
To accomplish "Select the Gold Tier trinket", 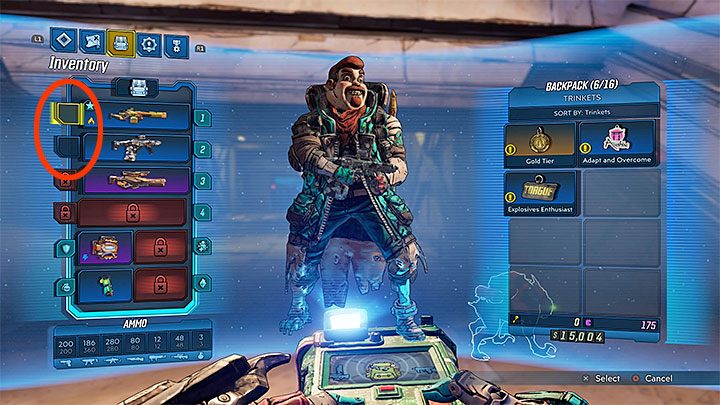I will 540,145.
